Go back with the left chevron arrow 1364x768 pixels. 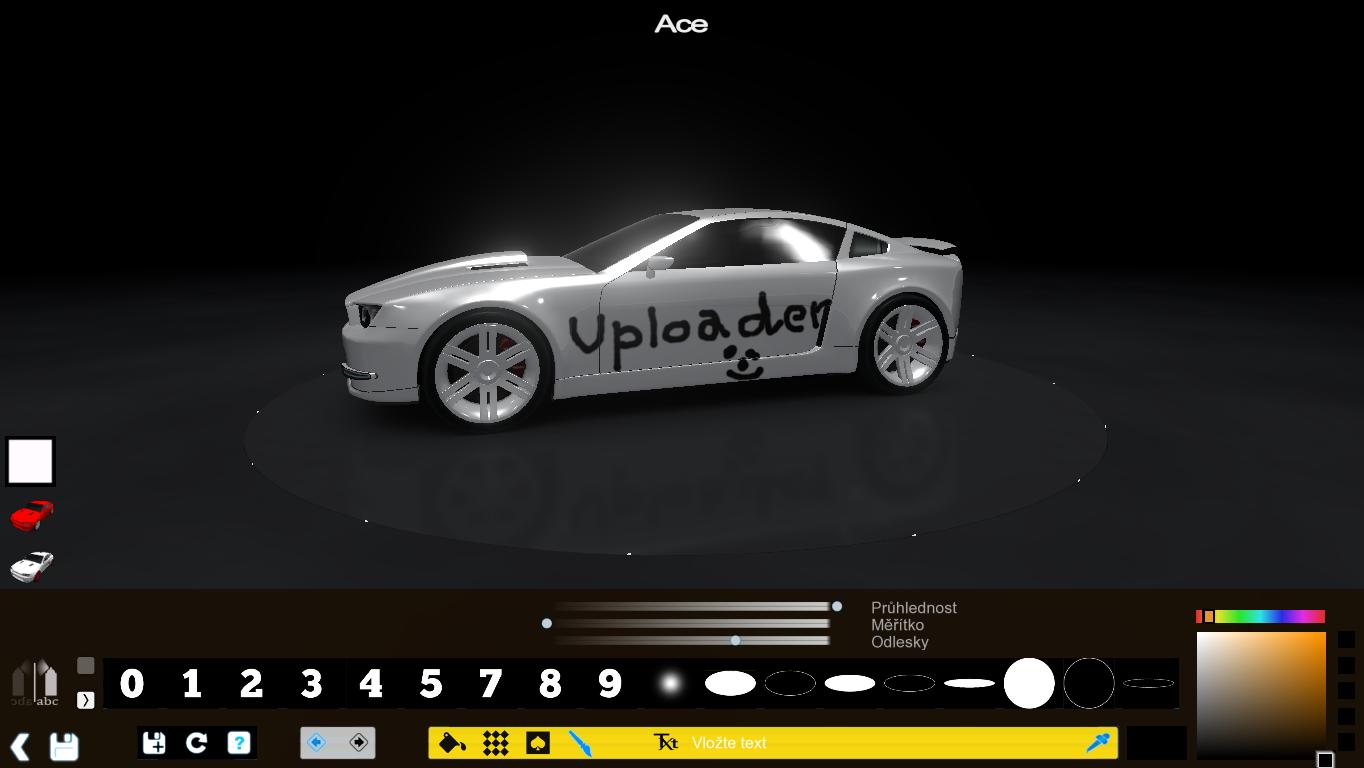click(20, 746)
